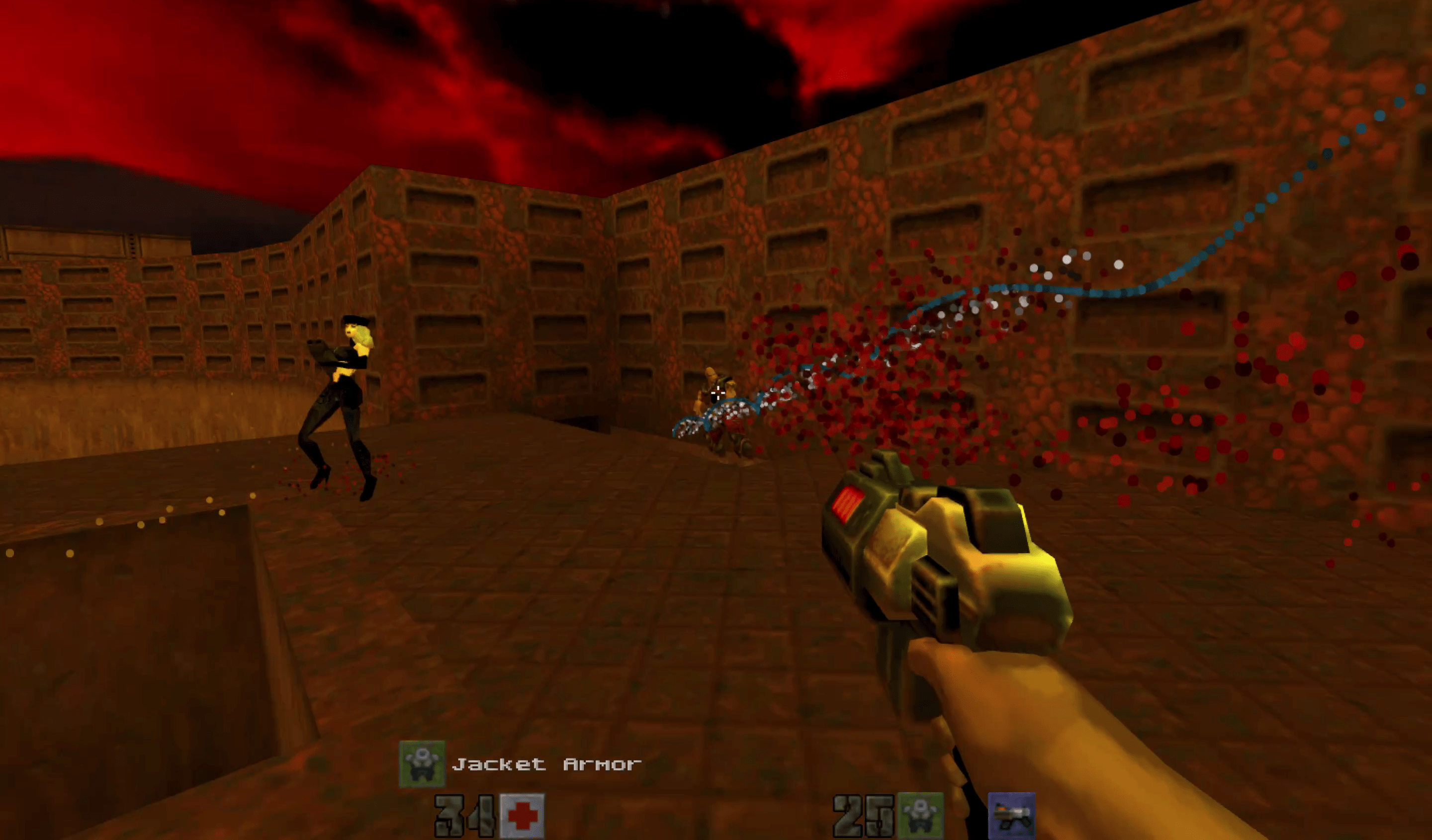1432x840 pixels.
Task: Select the current weapon icon on blue background
Action: (x=1011, y=816)
